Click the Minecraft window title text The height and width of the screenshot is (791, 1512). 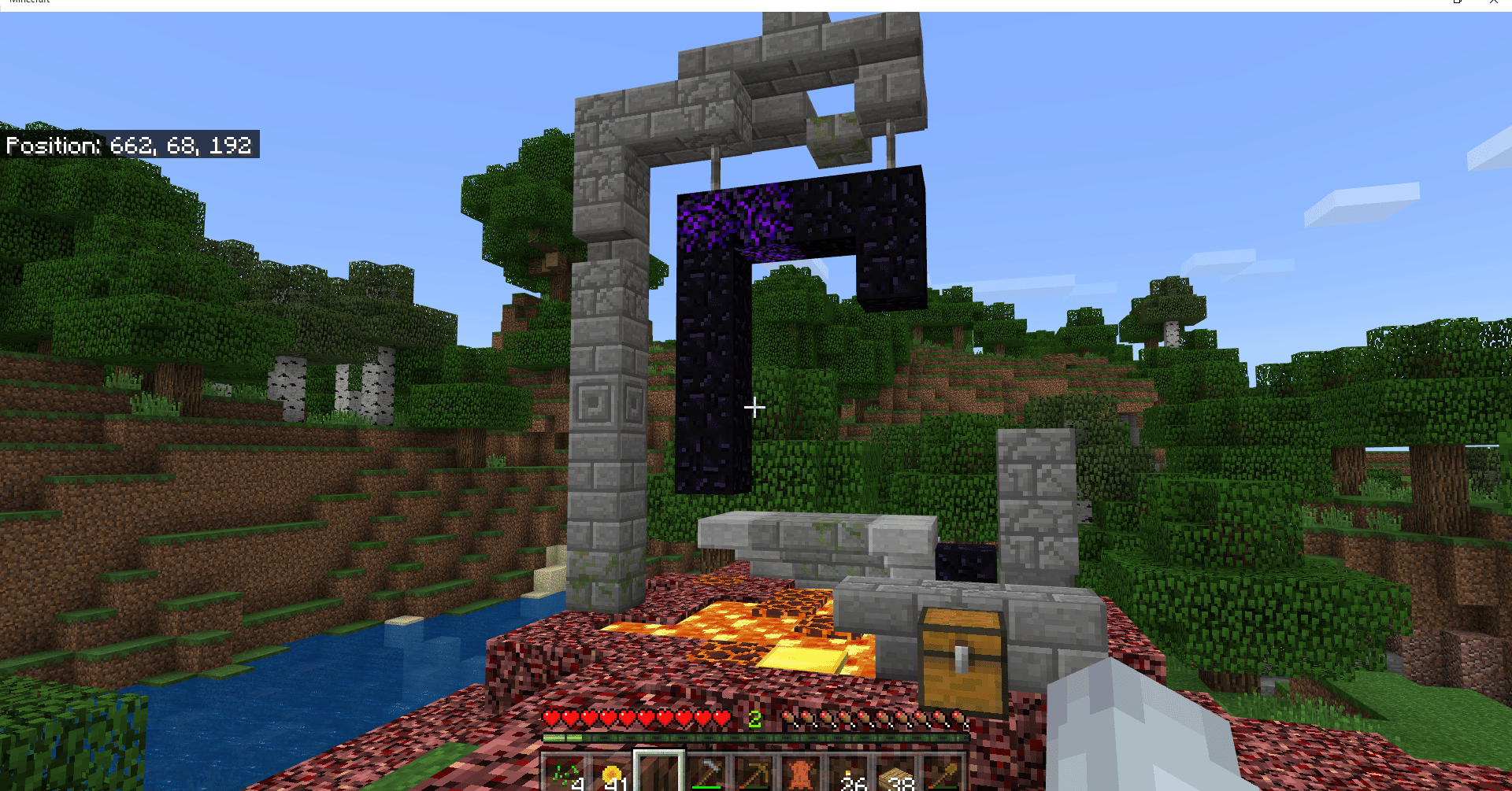click(x=29, y=3)
